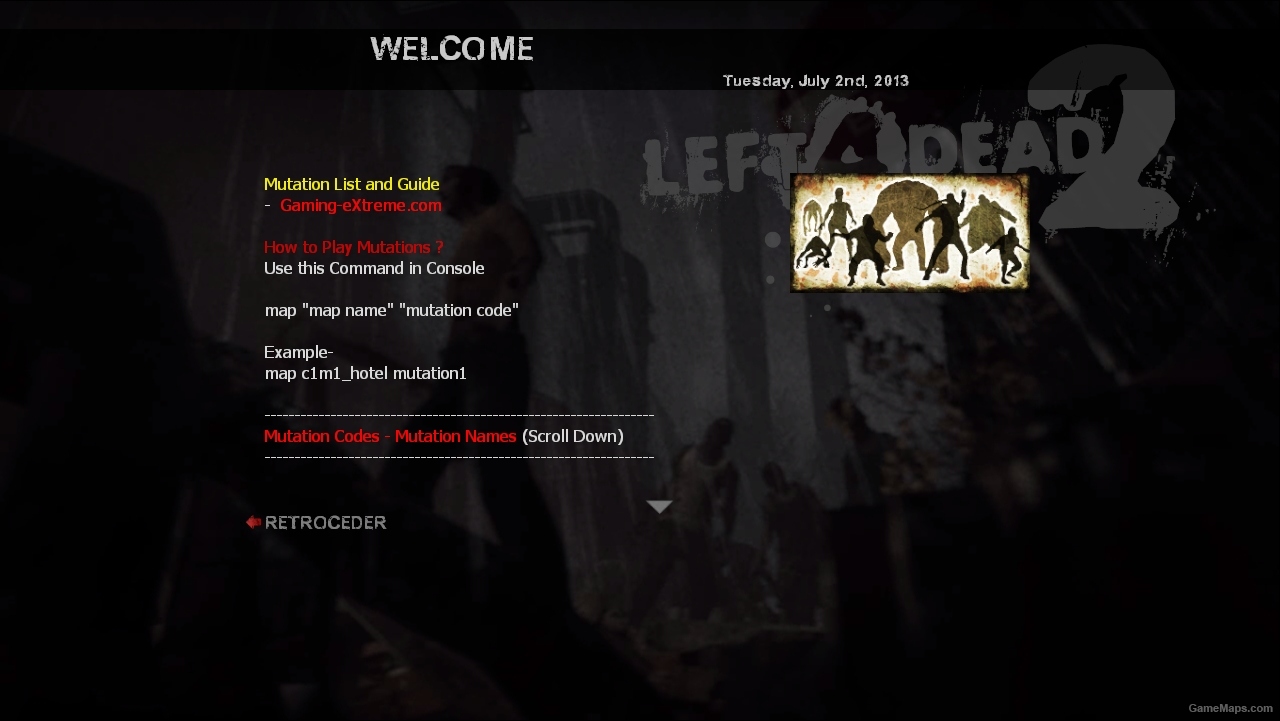
Task: Click the dashed divider line above Mutation Codes
Action: [x=459, y=414]
